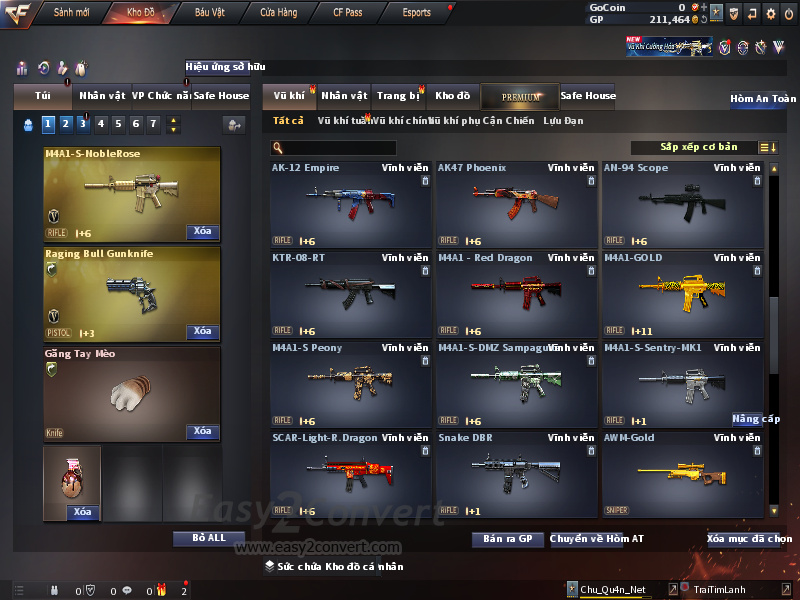Show the Lựu Đạn grenade filter
The width and height of the screenshot is (800, 600).
[x=563, y=121]
